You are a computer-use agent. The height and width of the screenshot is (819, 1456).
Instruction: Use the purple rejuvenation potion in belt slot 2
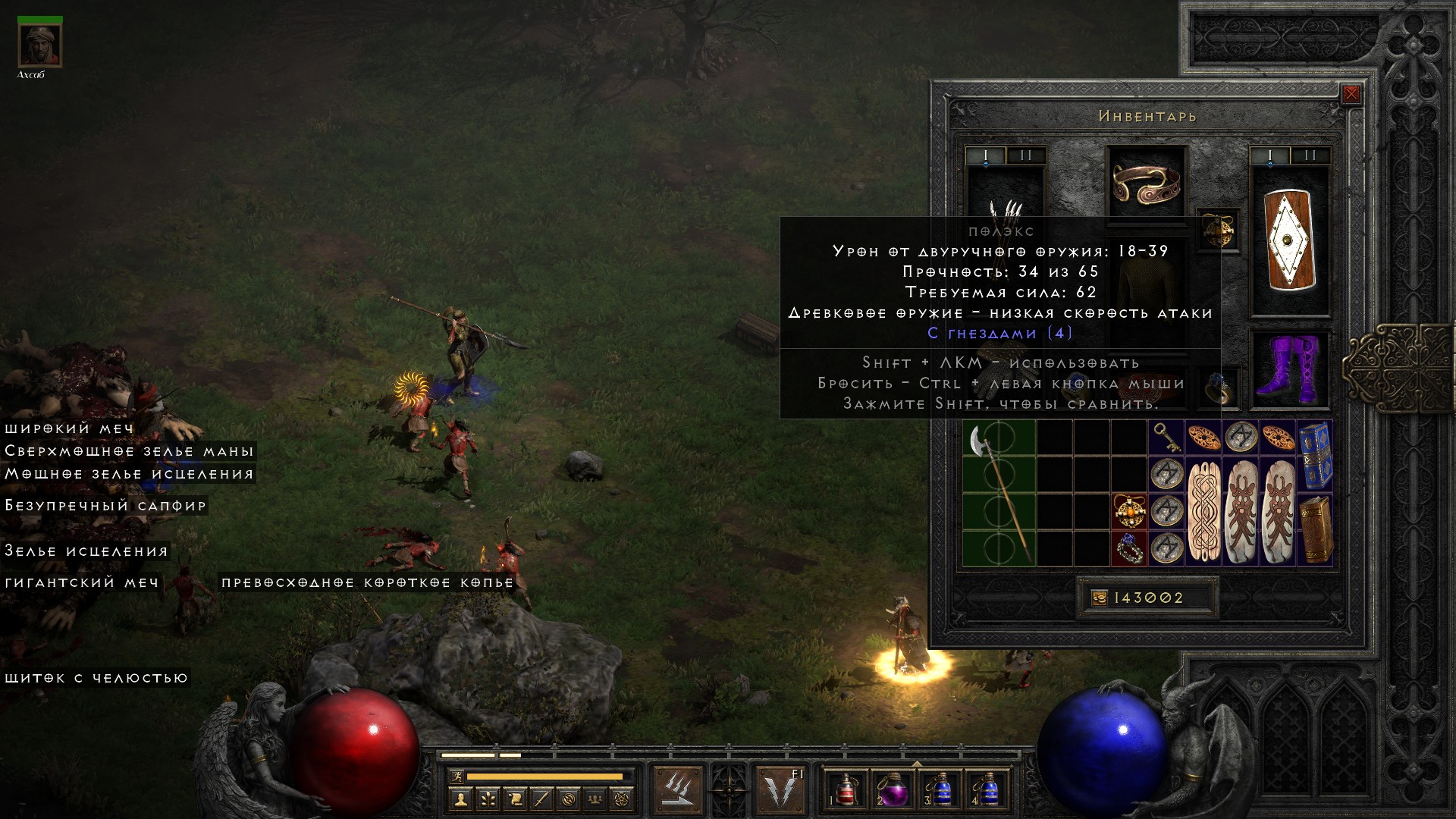(x=890, y=789)
